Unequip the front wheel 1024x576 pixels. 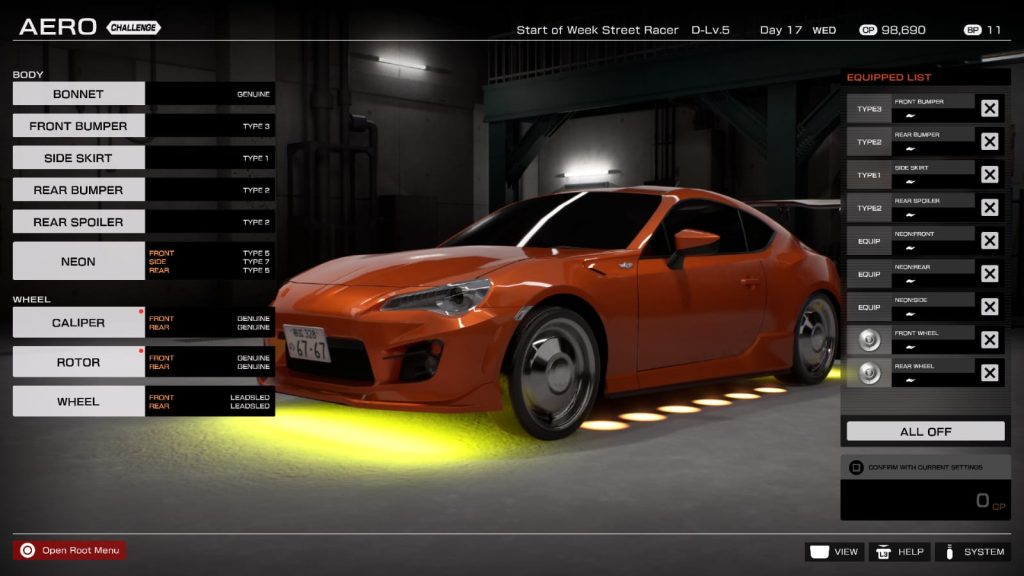989,340
